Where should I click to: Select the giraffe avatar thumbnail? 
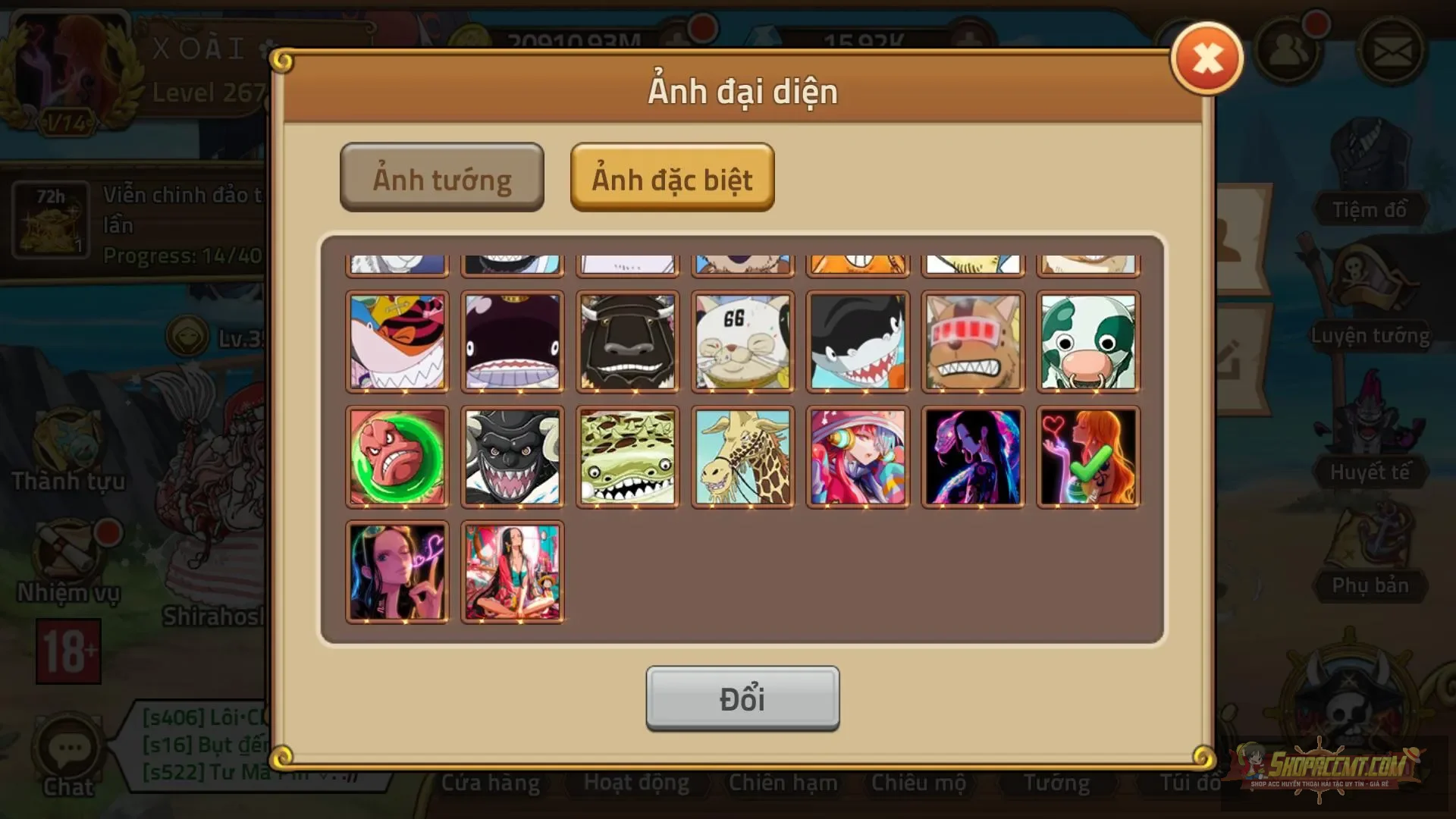[x=743, y=456]
